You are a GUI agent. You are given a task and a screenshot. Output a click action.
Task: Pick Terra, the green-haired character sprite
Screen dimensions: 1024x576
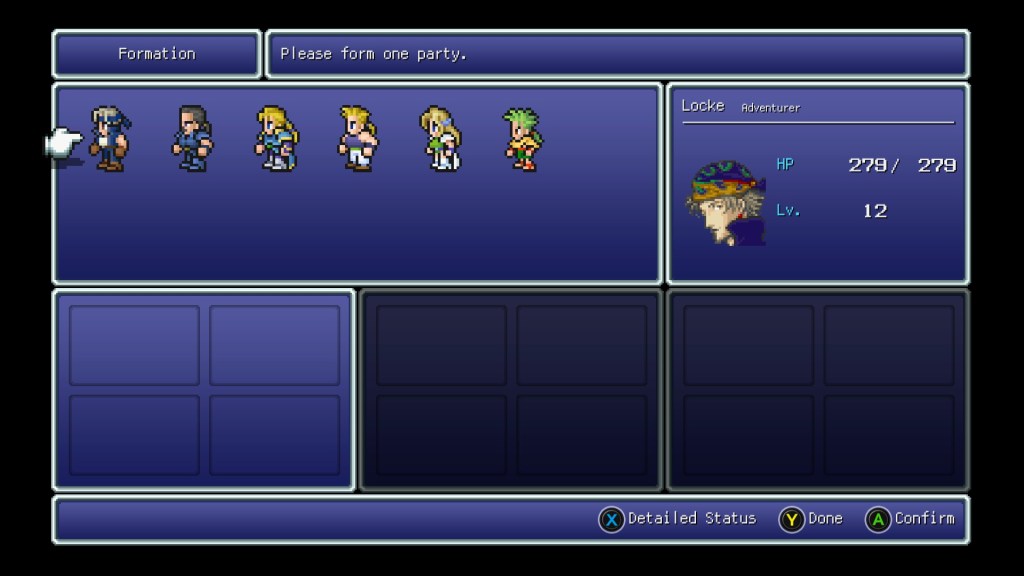click(521, 139)
